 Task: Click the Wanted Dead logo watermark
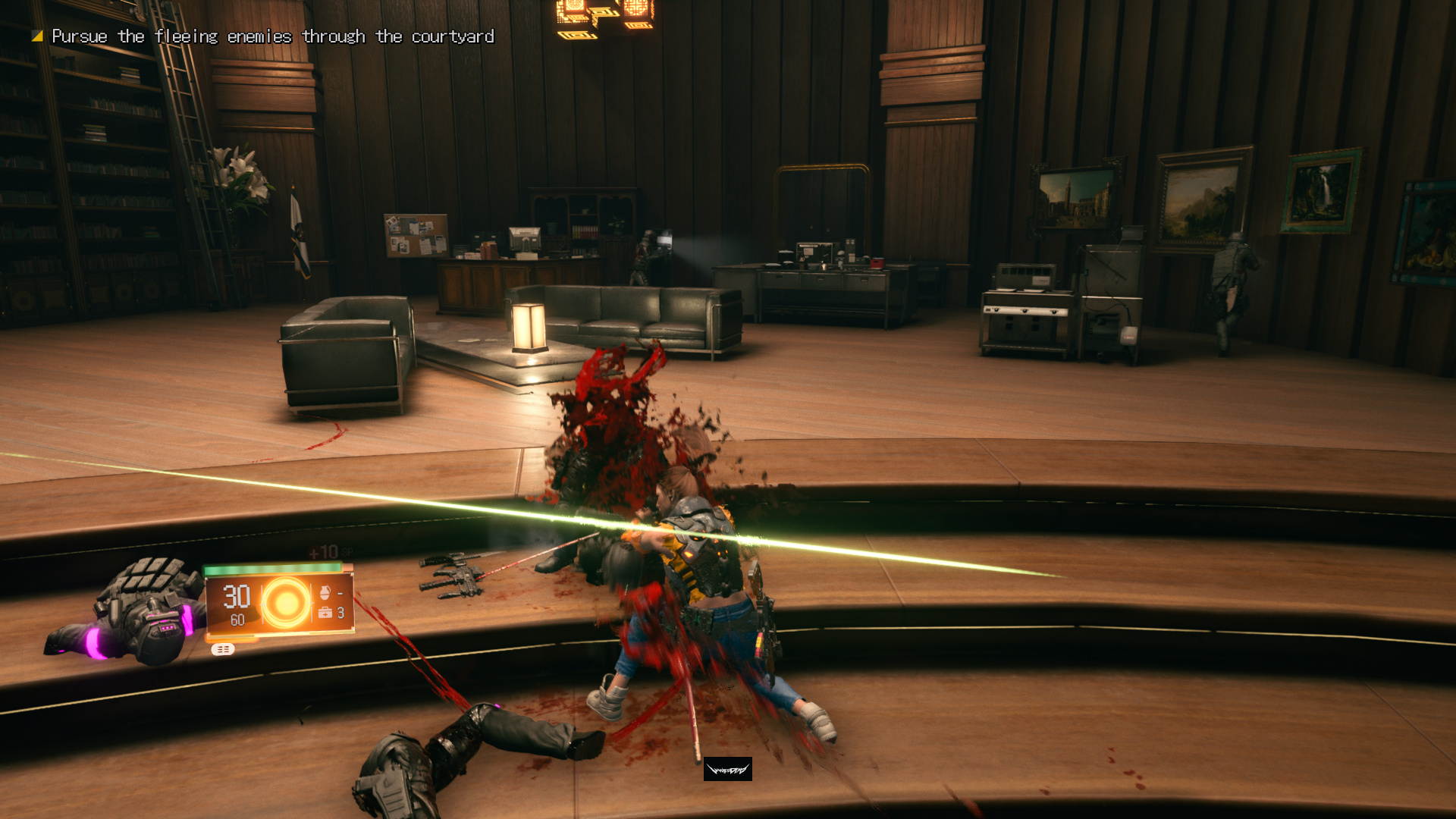pyautogui.click(x=727, y=770)
